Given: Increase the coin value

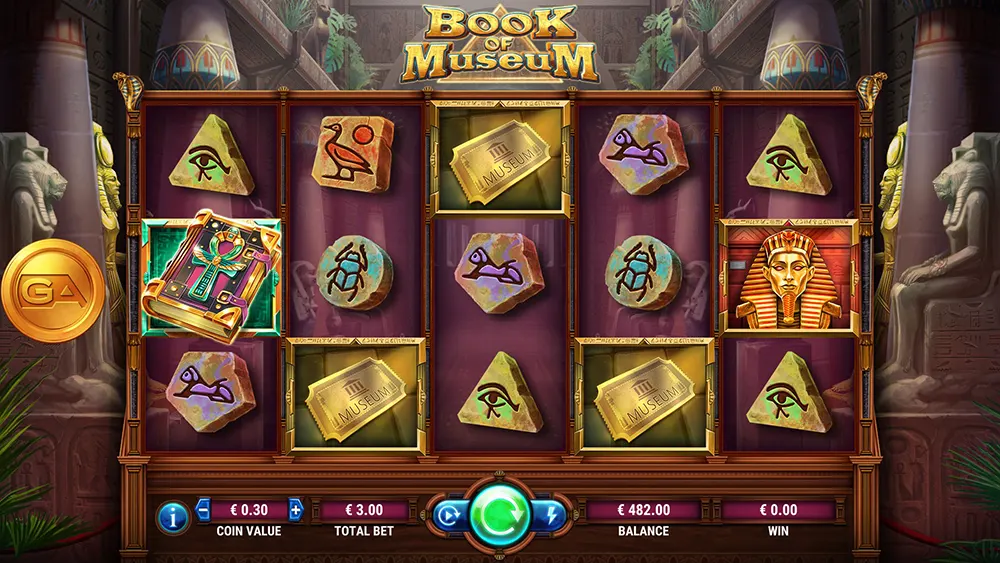Looking at the screenshot, I should 295,509.
